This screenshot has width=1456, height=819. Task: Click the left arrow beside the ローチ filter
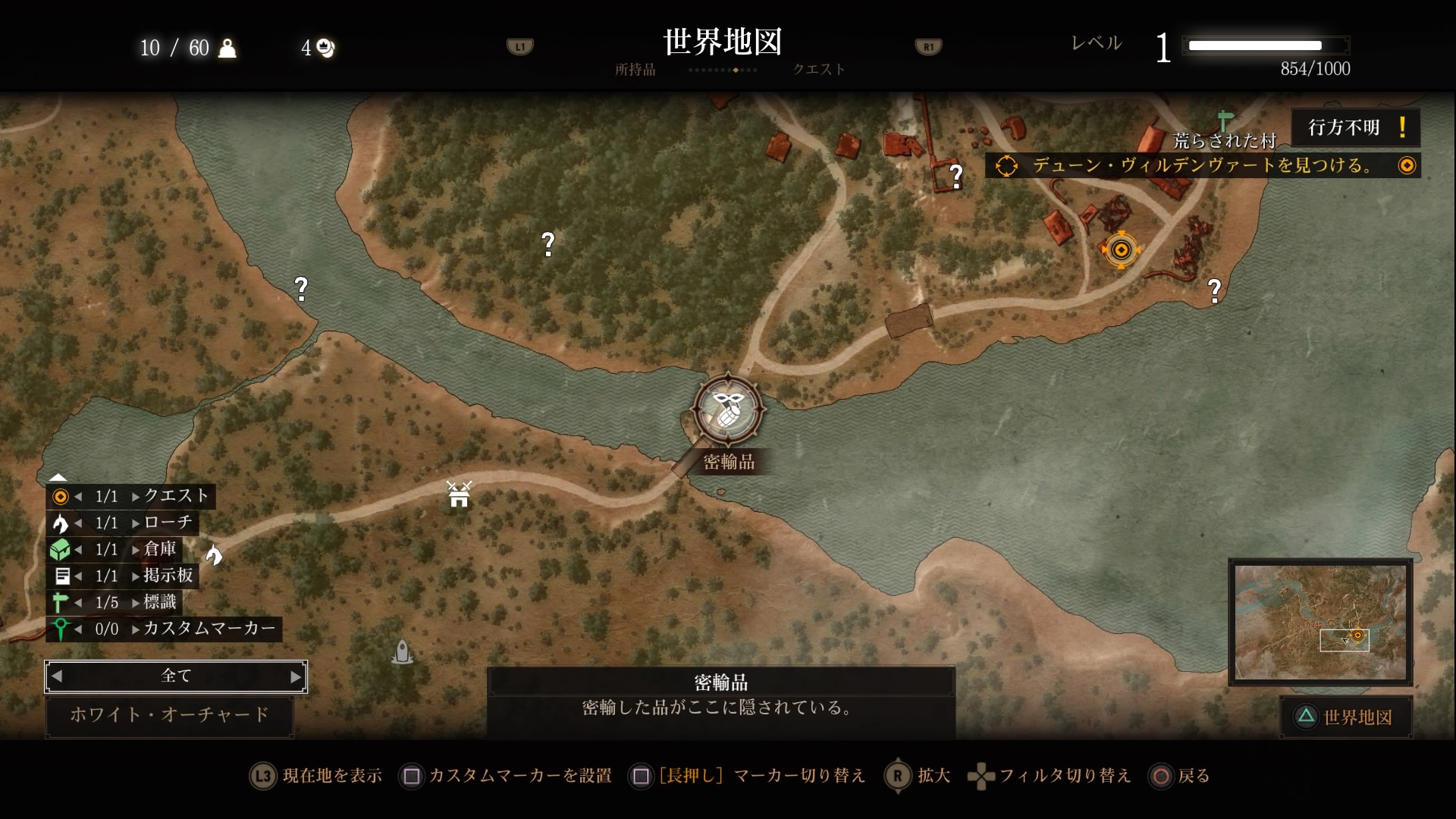point(79,522)
